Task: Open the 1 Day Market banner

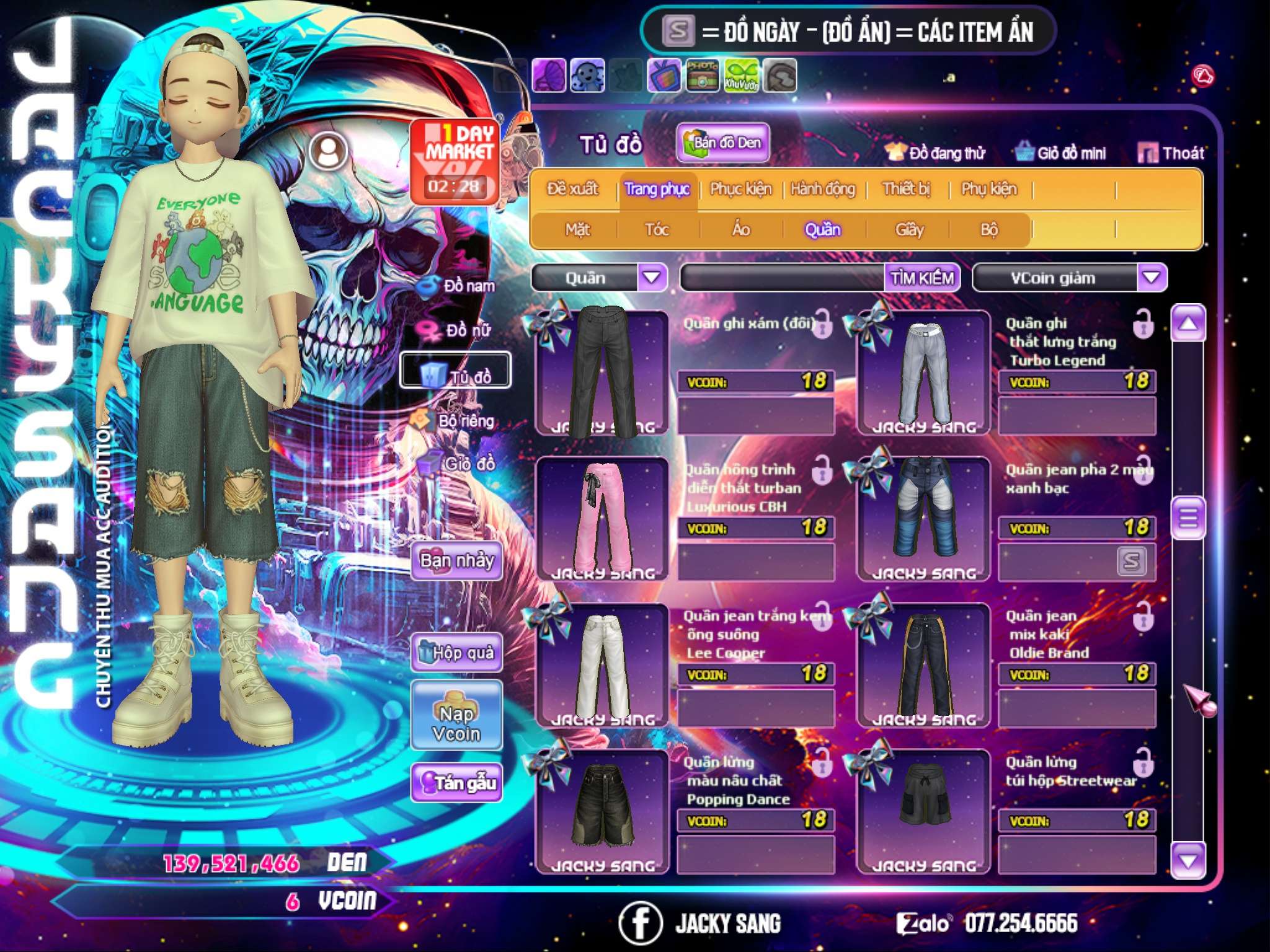Action: tap(455, 161)
